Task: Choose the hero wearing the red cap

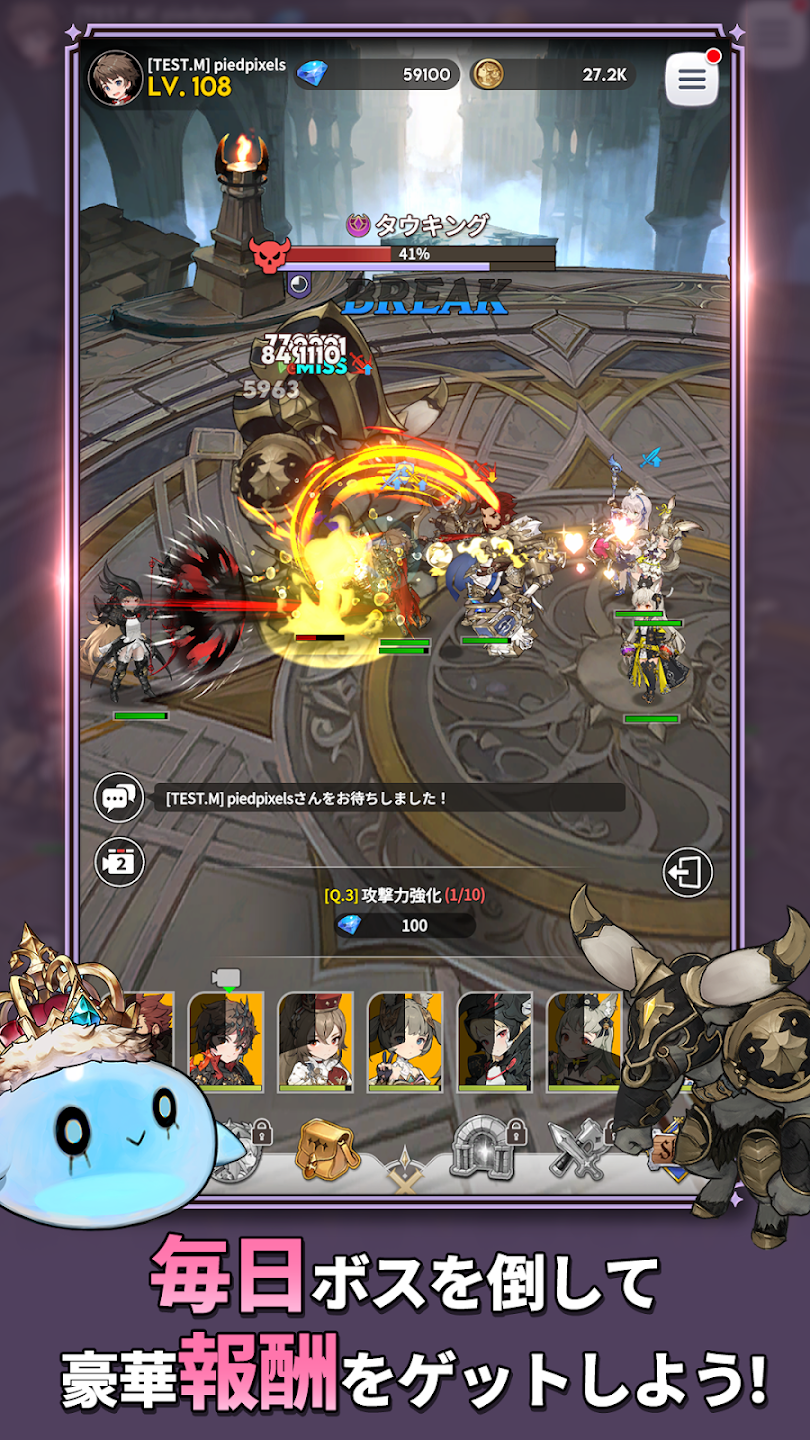Action: [315, 1040]
